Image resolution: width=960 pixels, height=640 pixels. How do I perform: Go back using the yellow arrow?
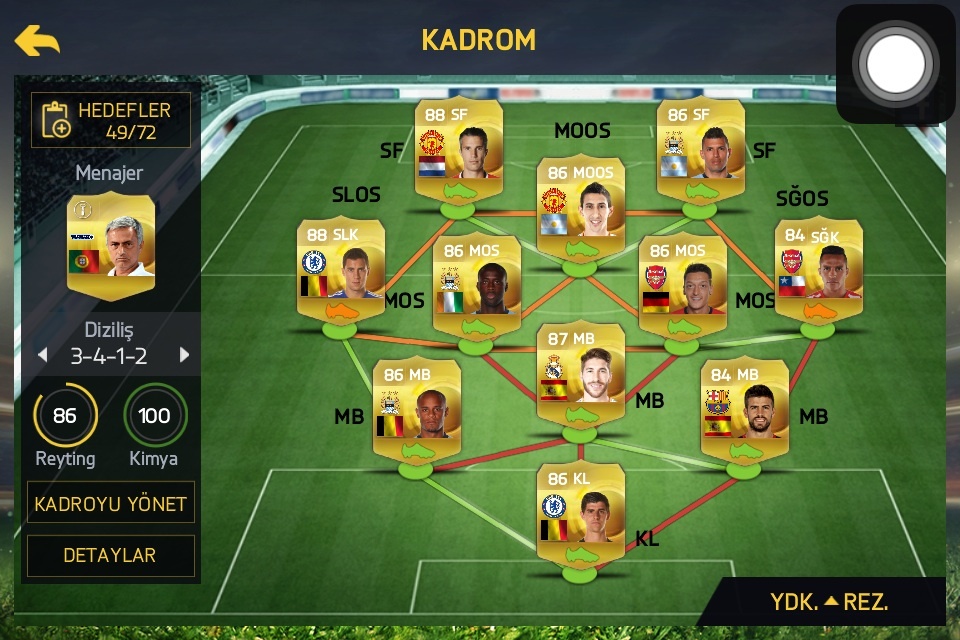pyautogui.click(x=37, y=41)
